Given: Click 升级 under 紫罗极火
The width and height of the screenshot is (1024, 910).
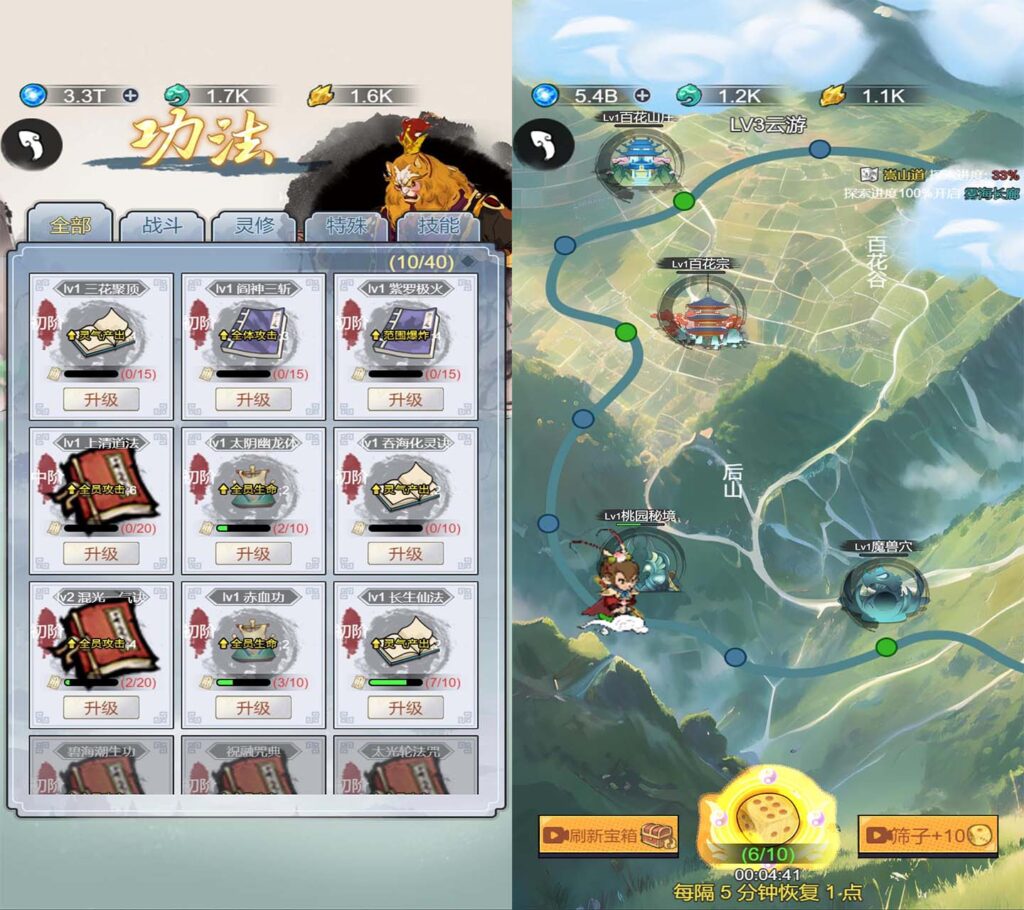Looking at the screenshot, I should tap(405, 399).
